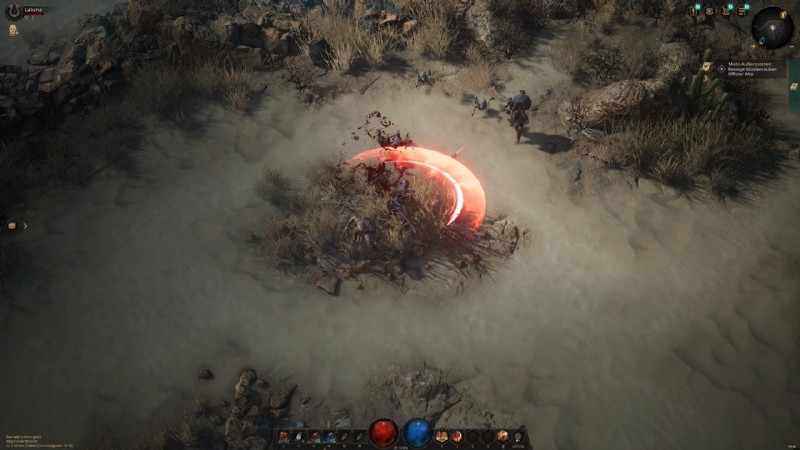The image size is (800, 450).
Task: Click the skull icon under player name
Action: click(14, 30)
